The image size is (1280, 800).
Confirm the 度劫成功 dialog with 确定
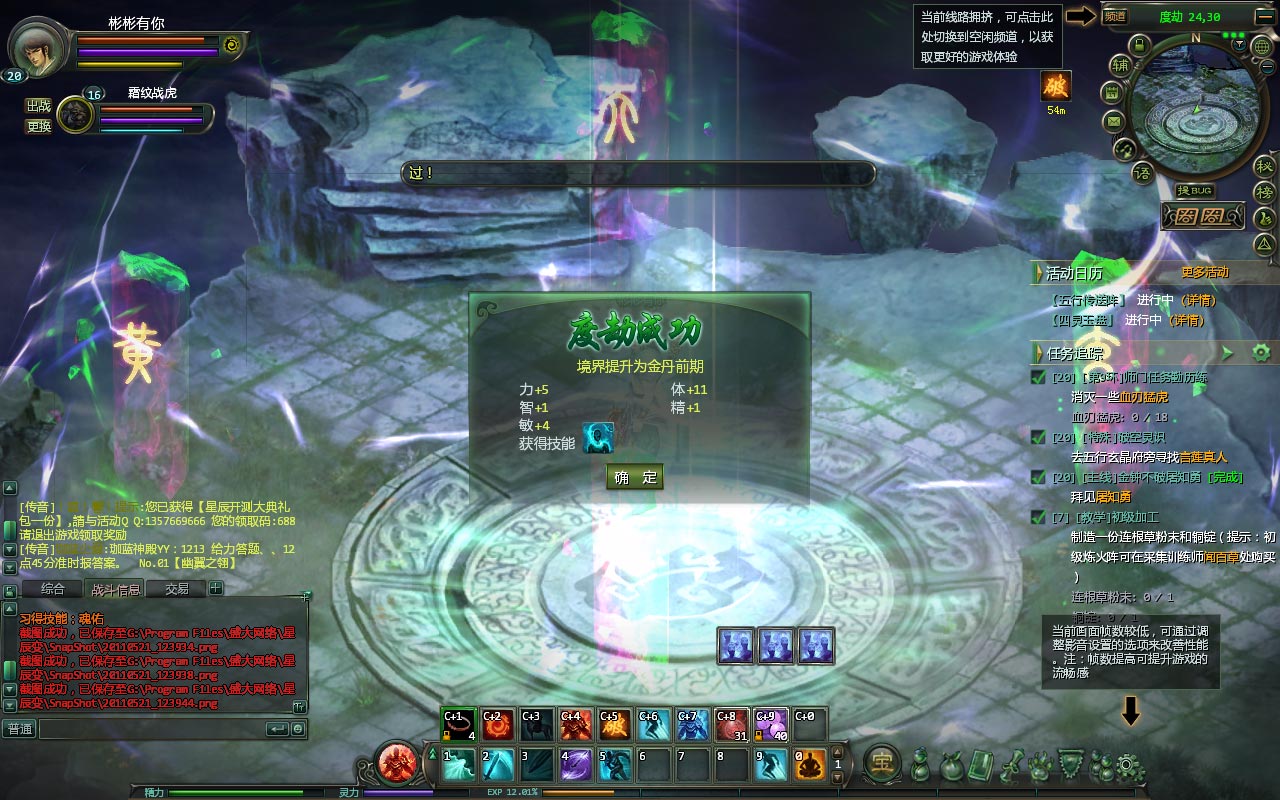pos(635,477)
